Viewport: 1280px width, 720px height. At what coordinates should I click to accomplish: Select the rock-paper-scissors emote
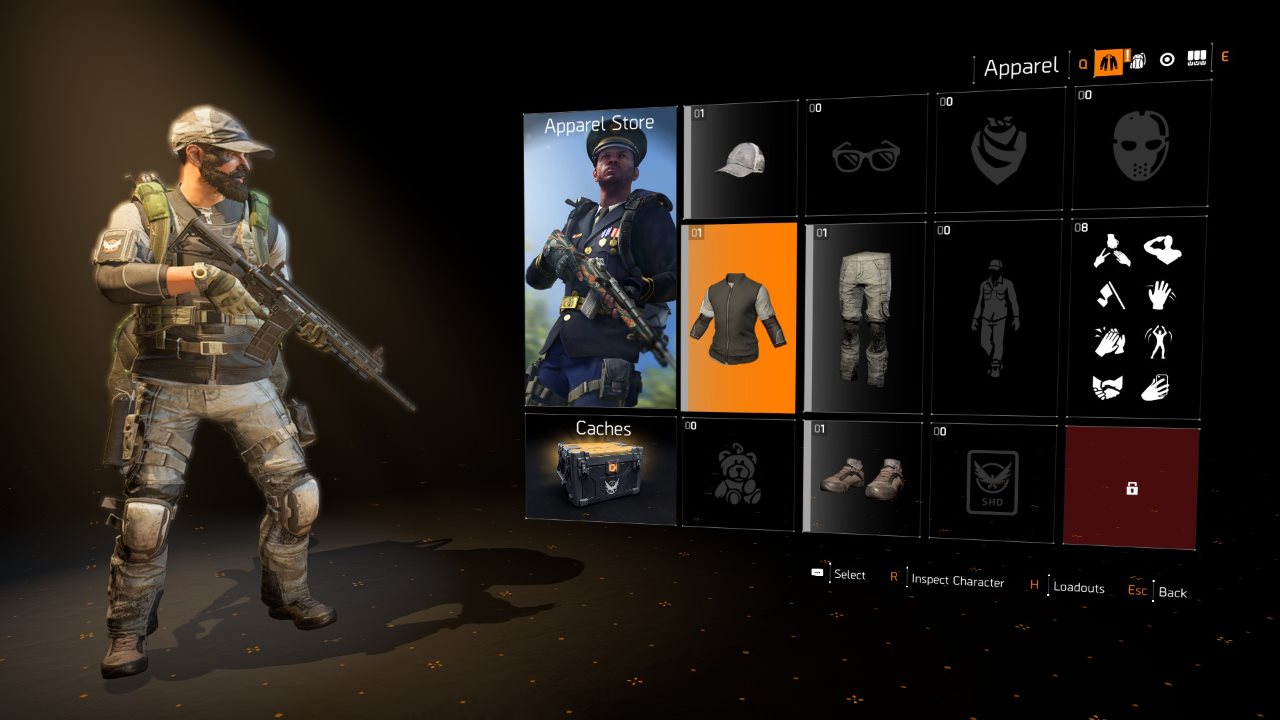1111,250
